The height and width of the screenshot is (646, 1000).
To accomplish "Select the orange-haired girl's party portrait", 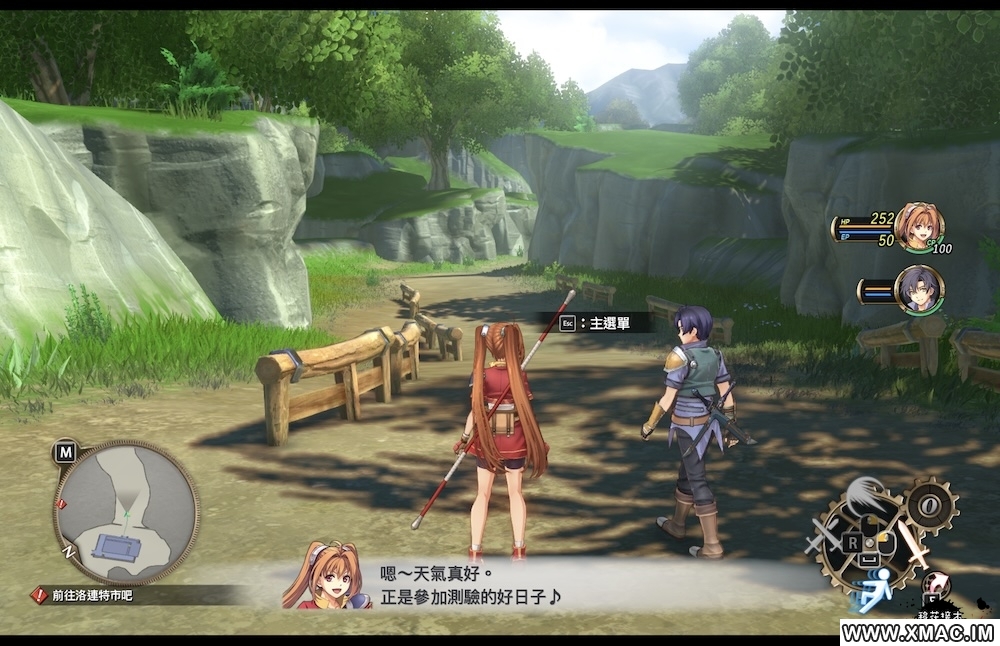I will (x=917, y=226).
